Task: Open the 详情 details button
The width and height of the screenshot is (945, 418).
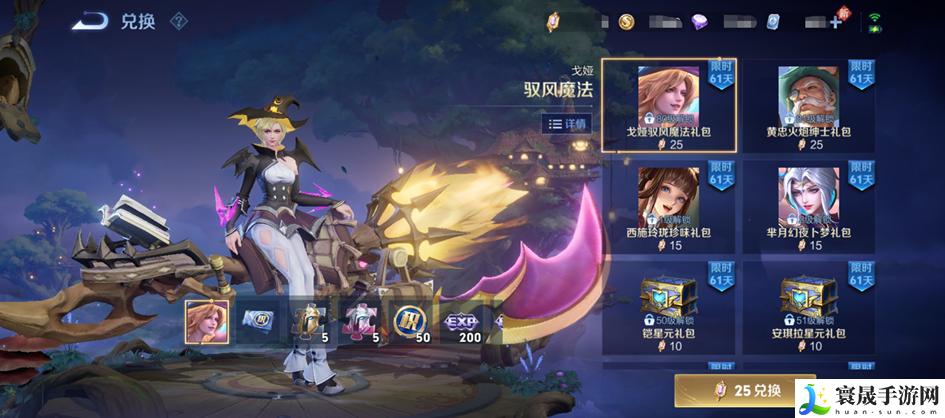Action: pos(567,124)
